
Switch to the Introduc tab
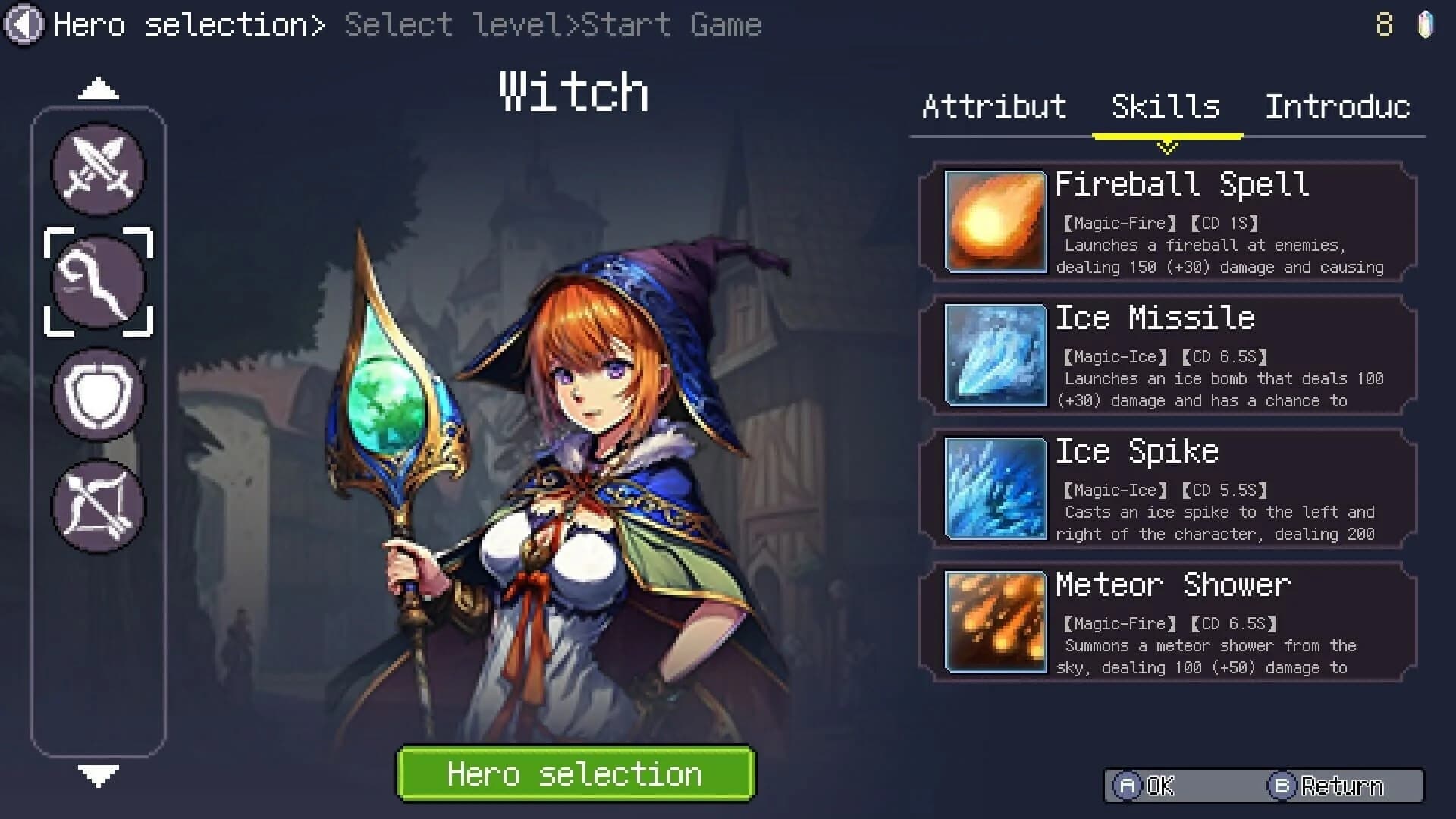pyautogui.click(x=1337, y=106)
